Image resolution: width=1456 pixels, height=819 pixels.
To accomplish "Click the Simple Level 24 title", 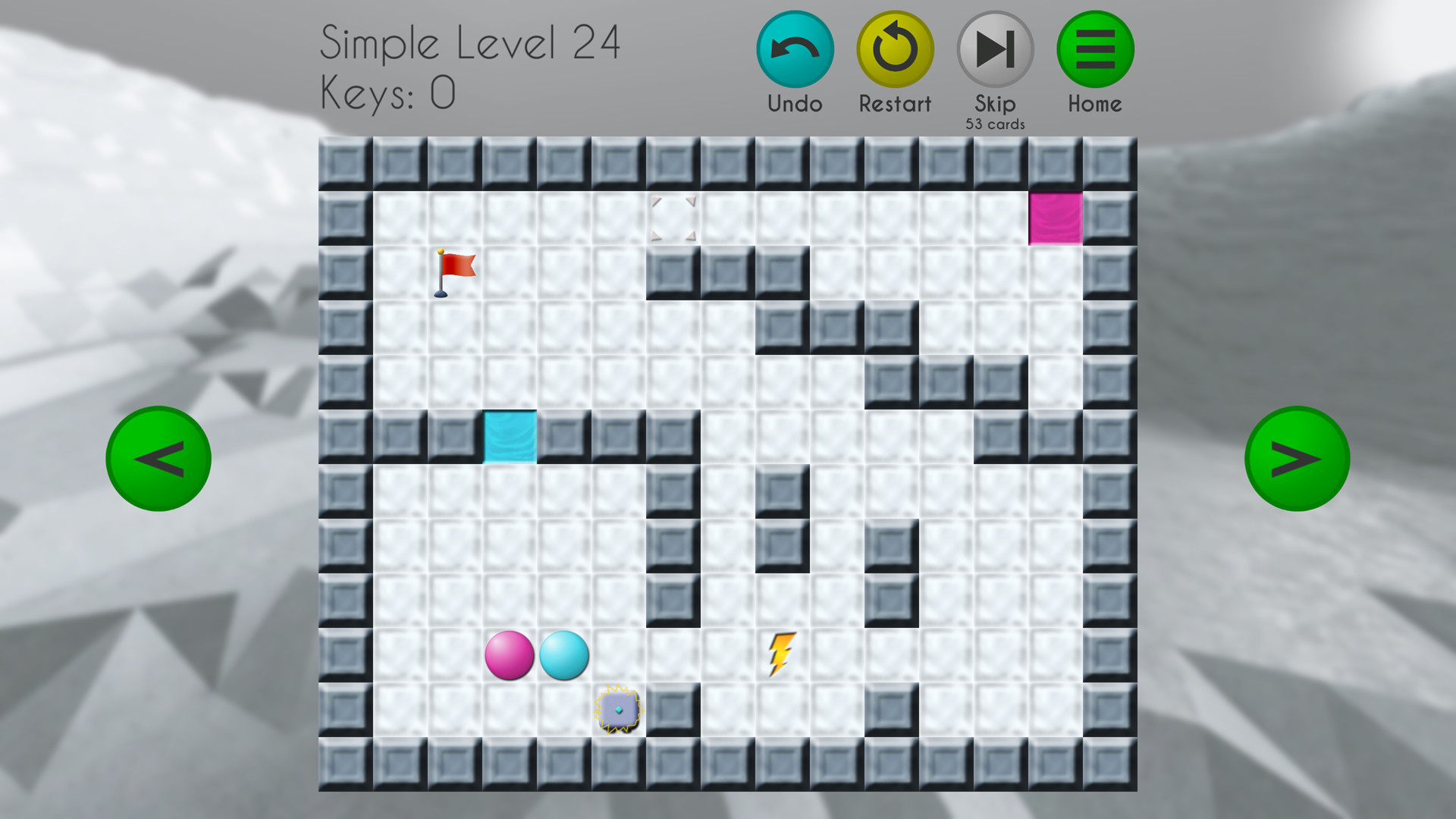I will [470, 44].
